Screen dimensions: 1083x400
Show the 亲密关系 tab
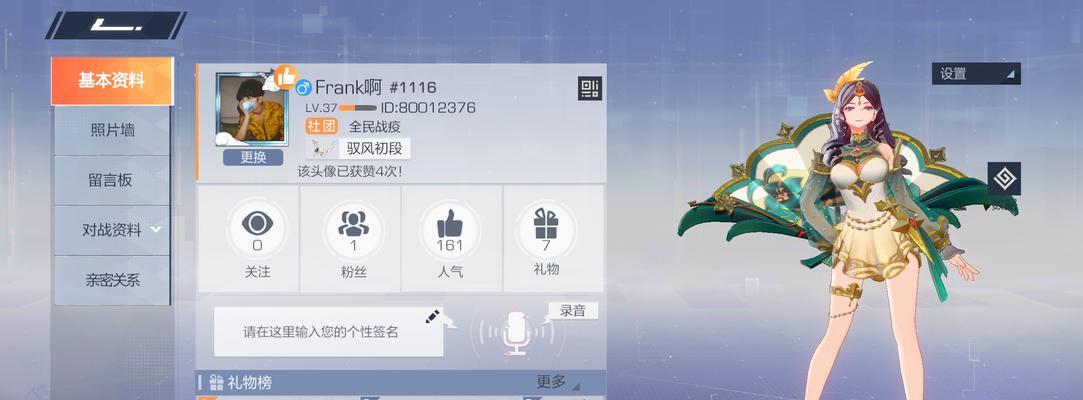coord(112,280)
